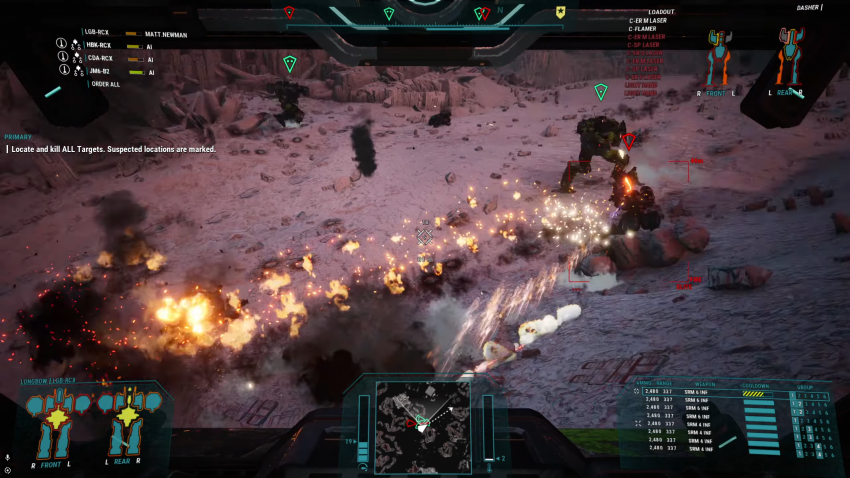This screenshot has height=478, width=850.
Task: Select lancemate JM6-B2 in the lance list
Action: pyautogui.click(x=98, y=72)
